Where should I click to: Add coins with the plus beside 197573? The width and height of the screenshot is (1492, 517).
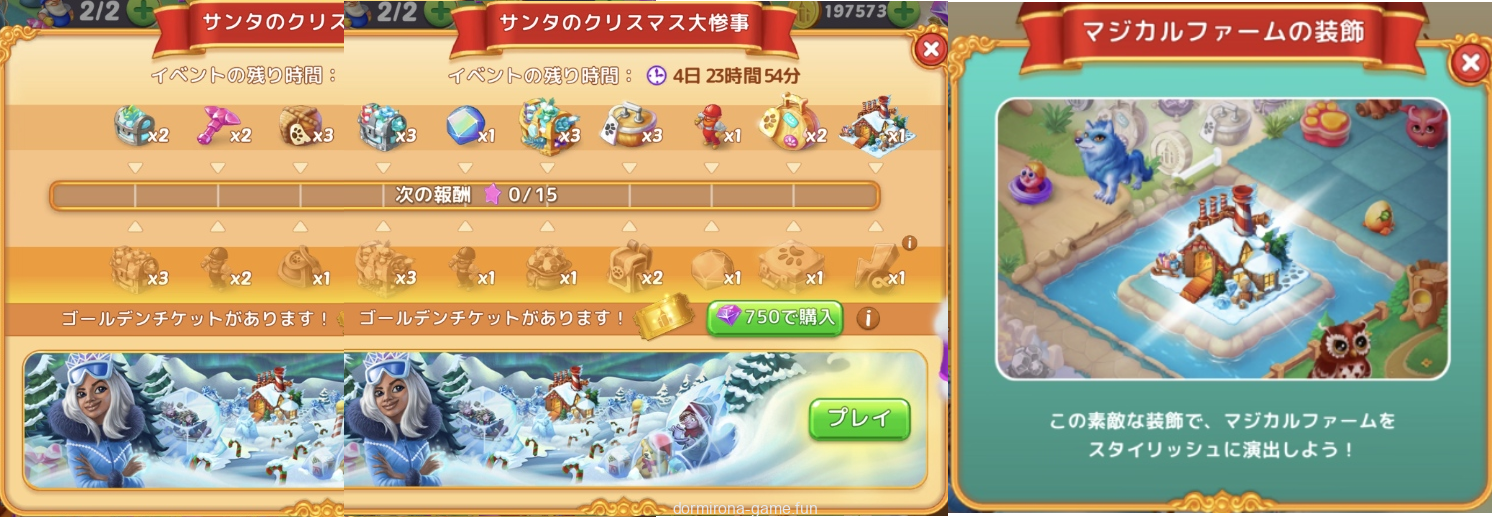coord(905,12)
